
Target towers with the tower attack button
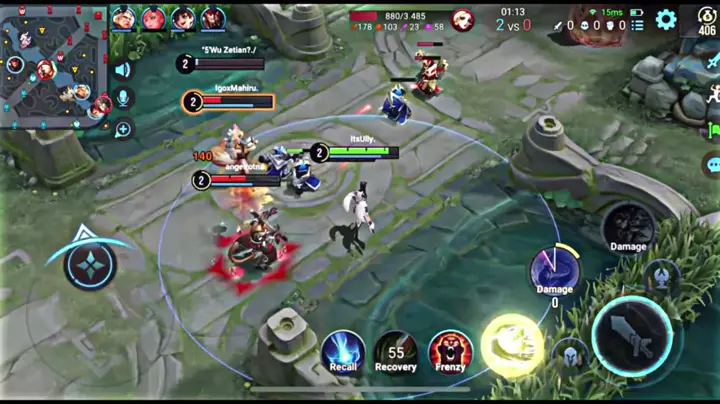(x=661, y=275)
